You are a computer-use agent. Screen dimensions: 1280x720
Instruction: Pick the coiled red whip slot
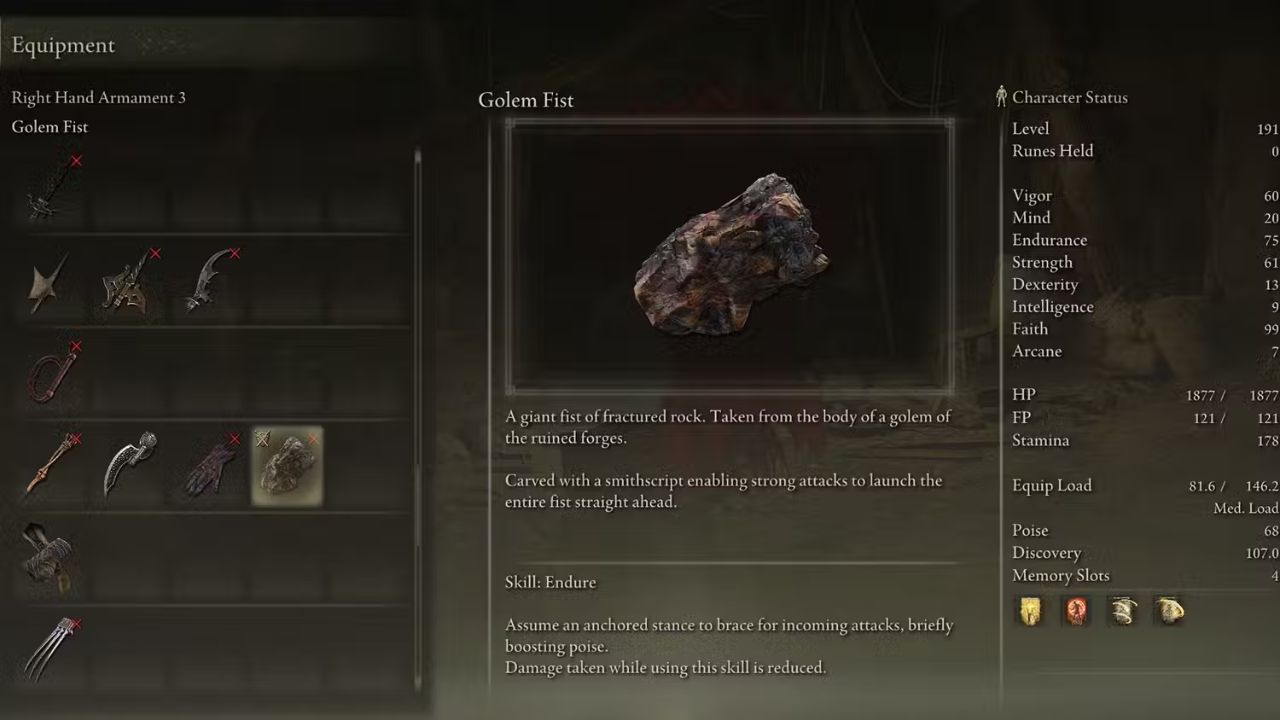[x=50, y=374]
